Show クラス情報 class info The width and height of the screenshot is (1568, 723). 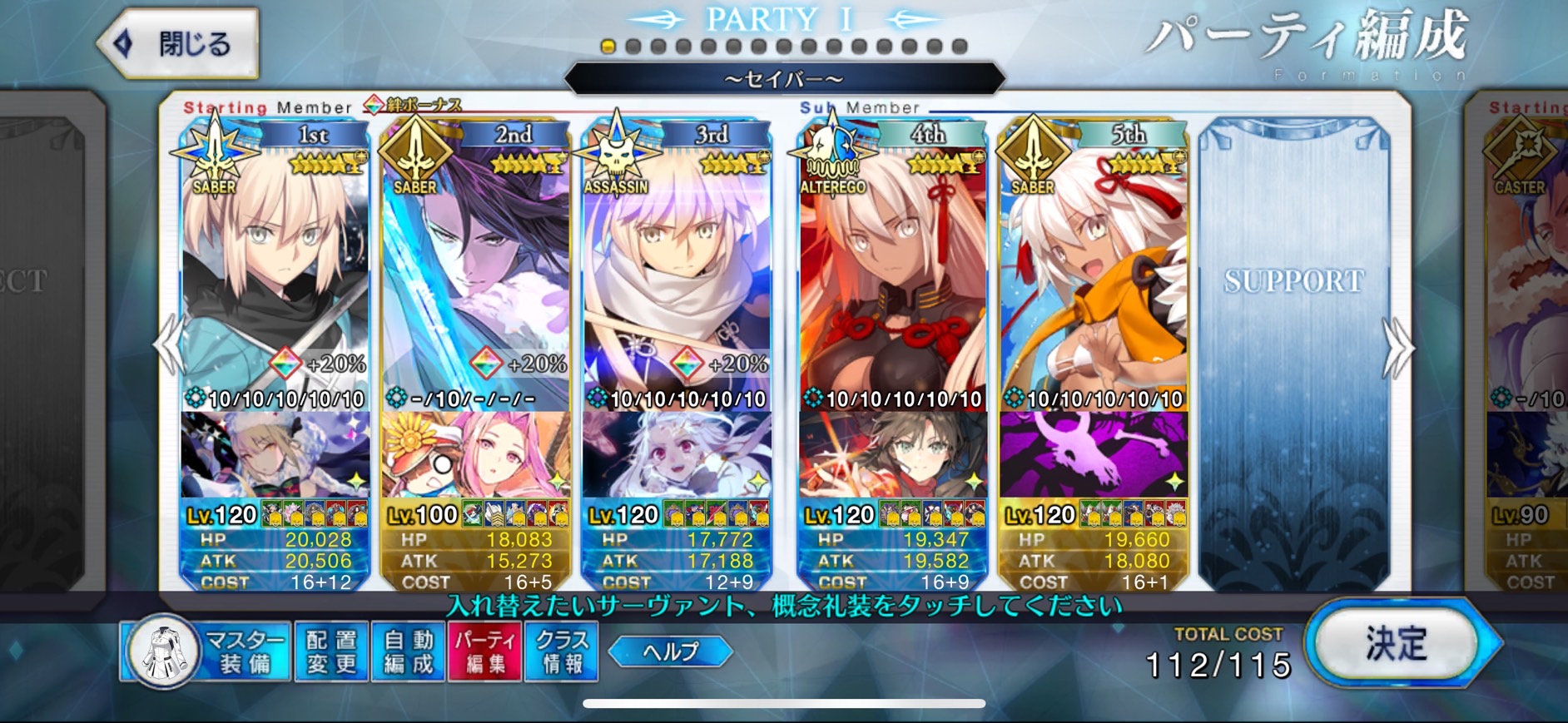click(562, 651)
